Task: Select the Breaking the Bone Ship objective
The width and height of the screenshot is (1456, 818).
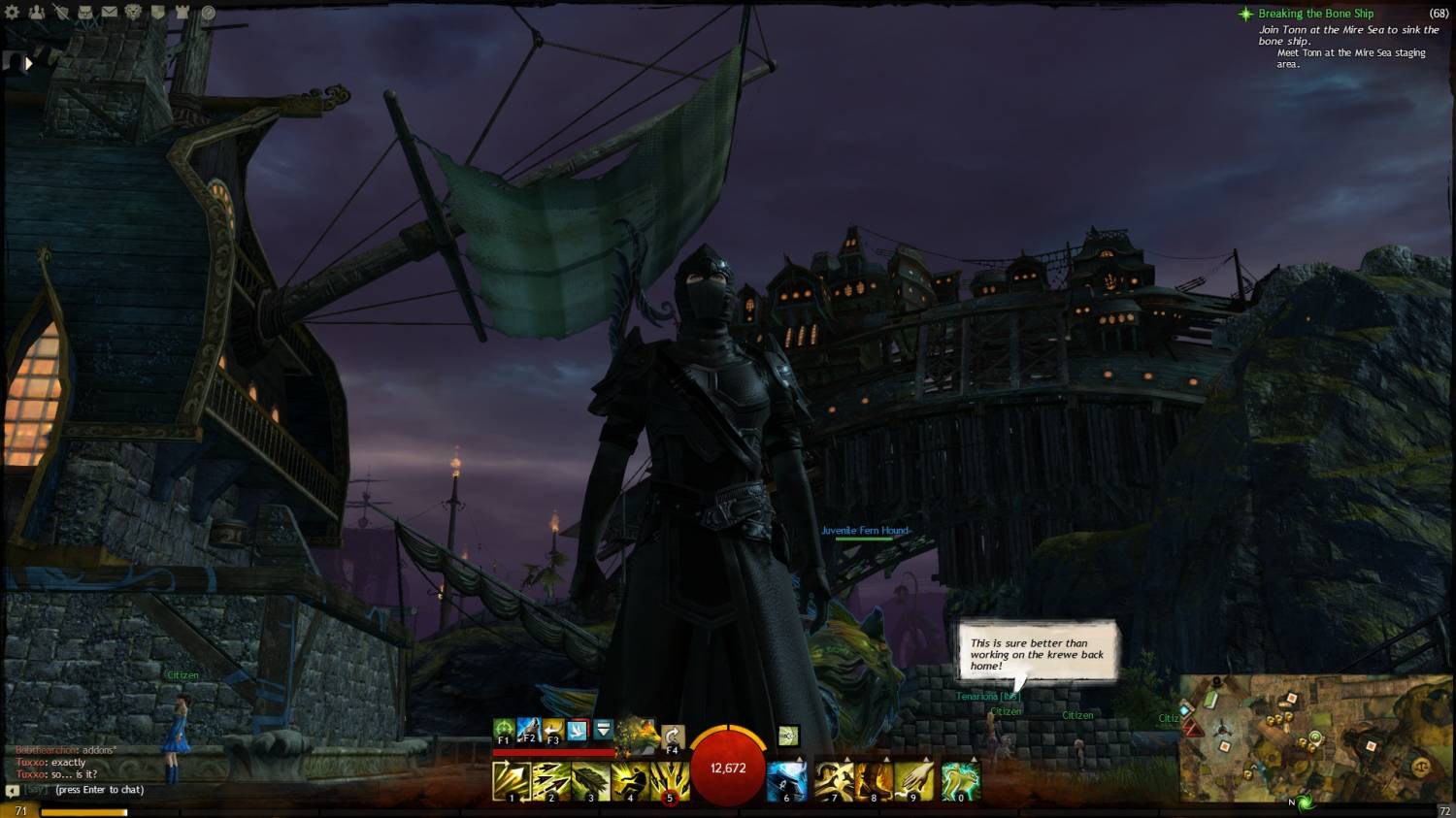Action: [x=1315, y=14]
